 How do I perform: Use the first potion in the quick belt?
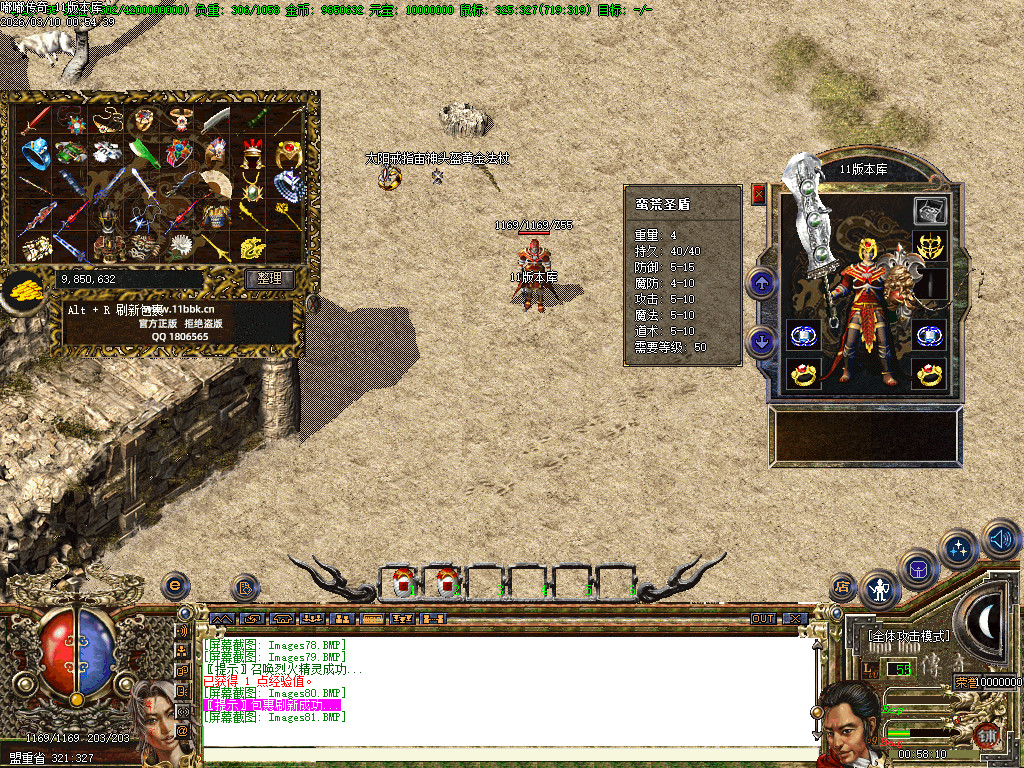(x=403, y=581)
